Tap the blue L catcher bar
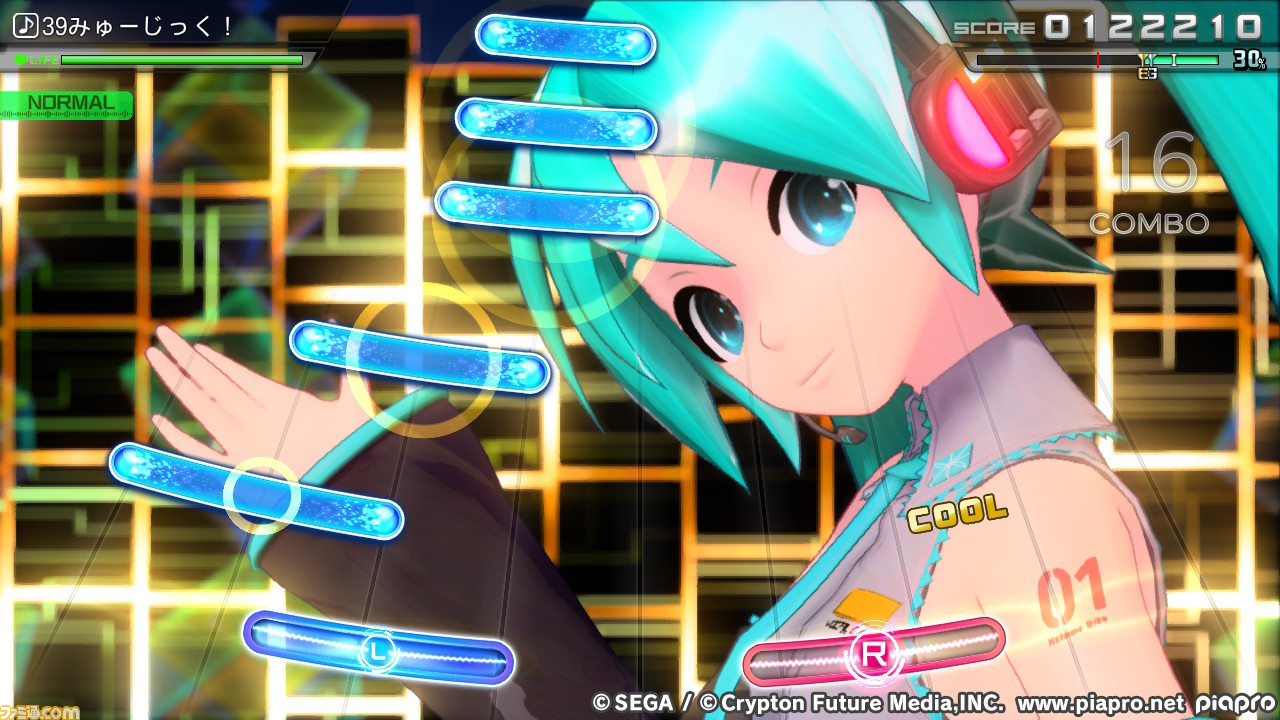This screenshot has height=720, width=1280. coord(378,649)
